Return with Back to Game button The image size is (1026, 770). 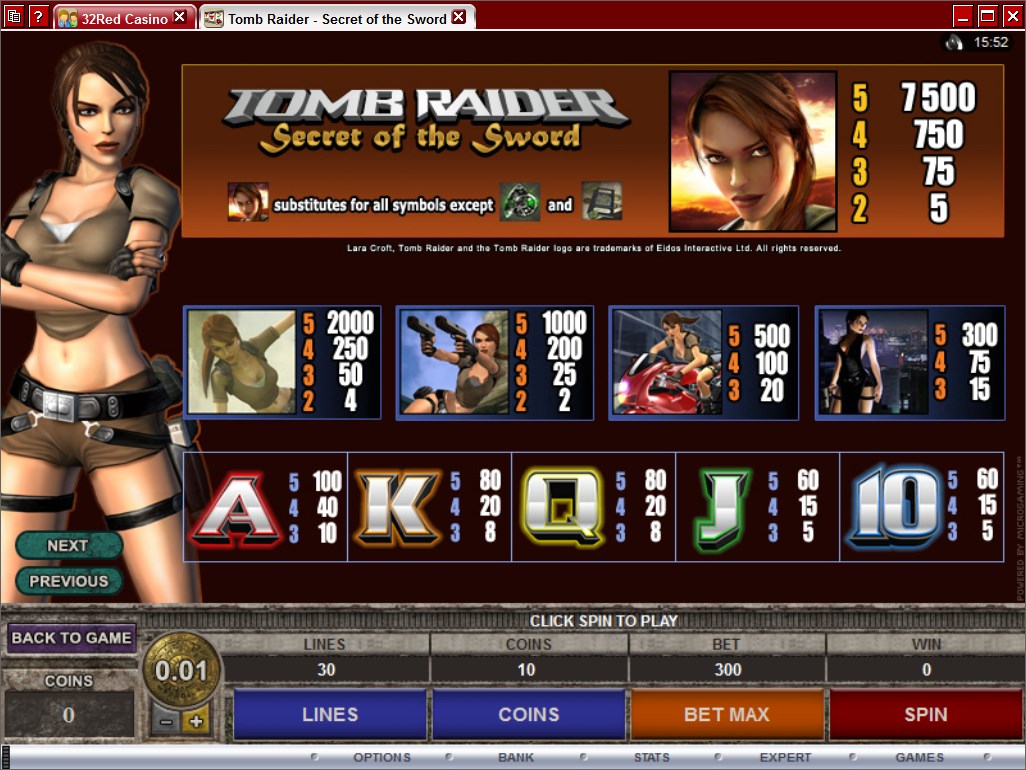coord(71,638)
